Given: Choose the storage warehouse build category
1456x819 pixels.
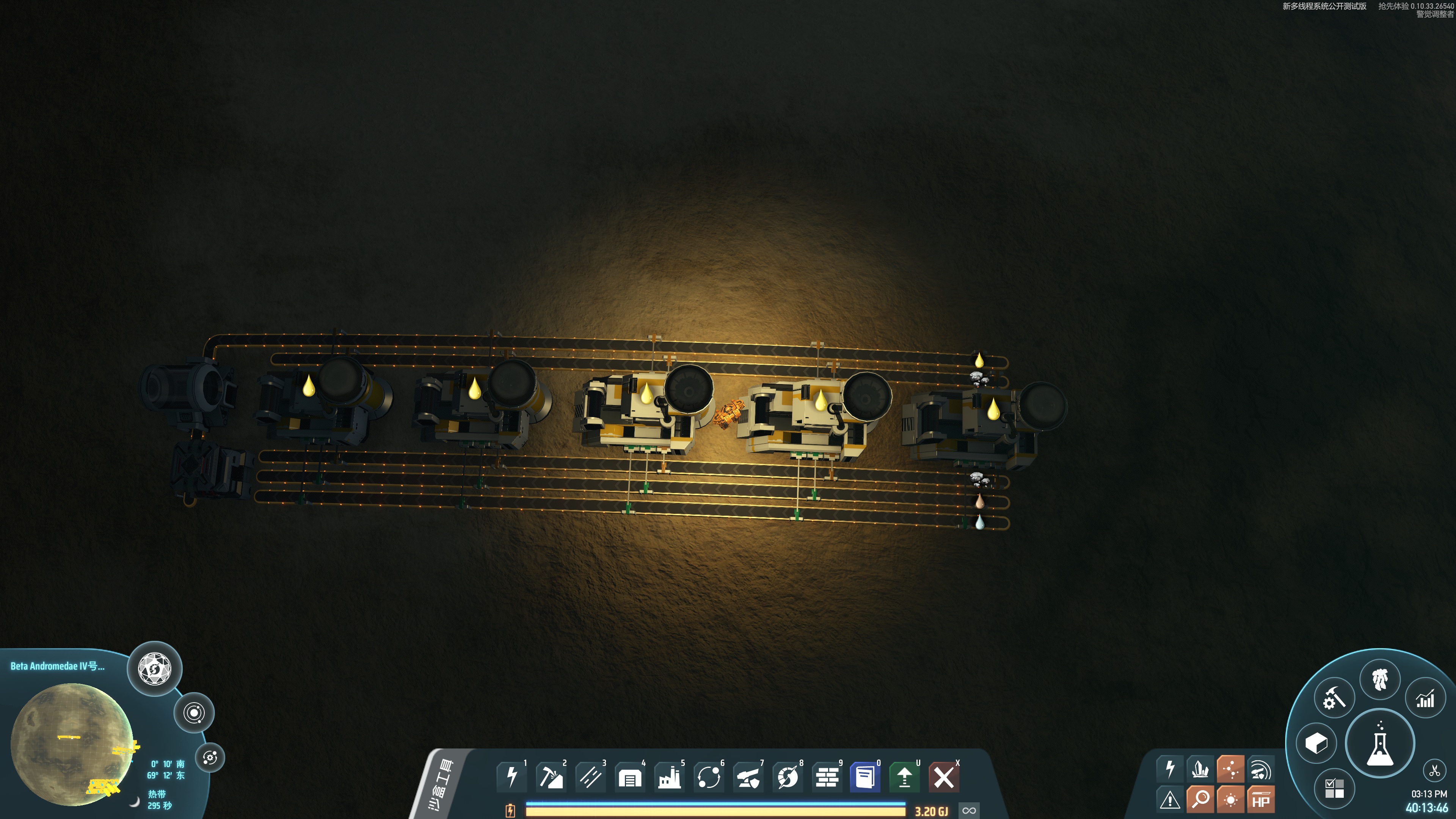Looking at the screenshot, I should pyautogui.click(x=630, y=777).
